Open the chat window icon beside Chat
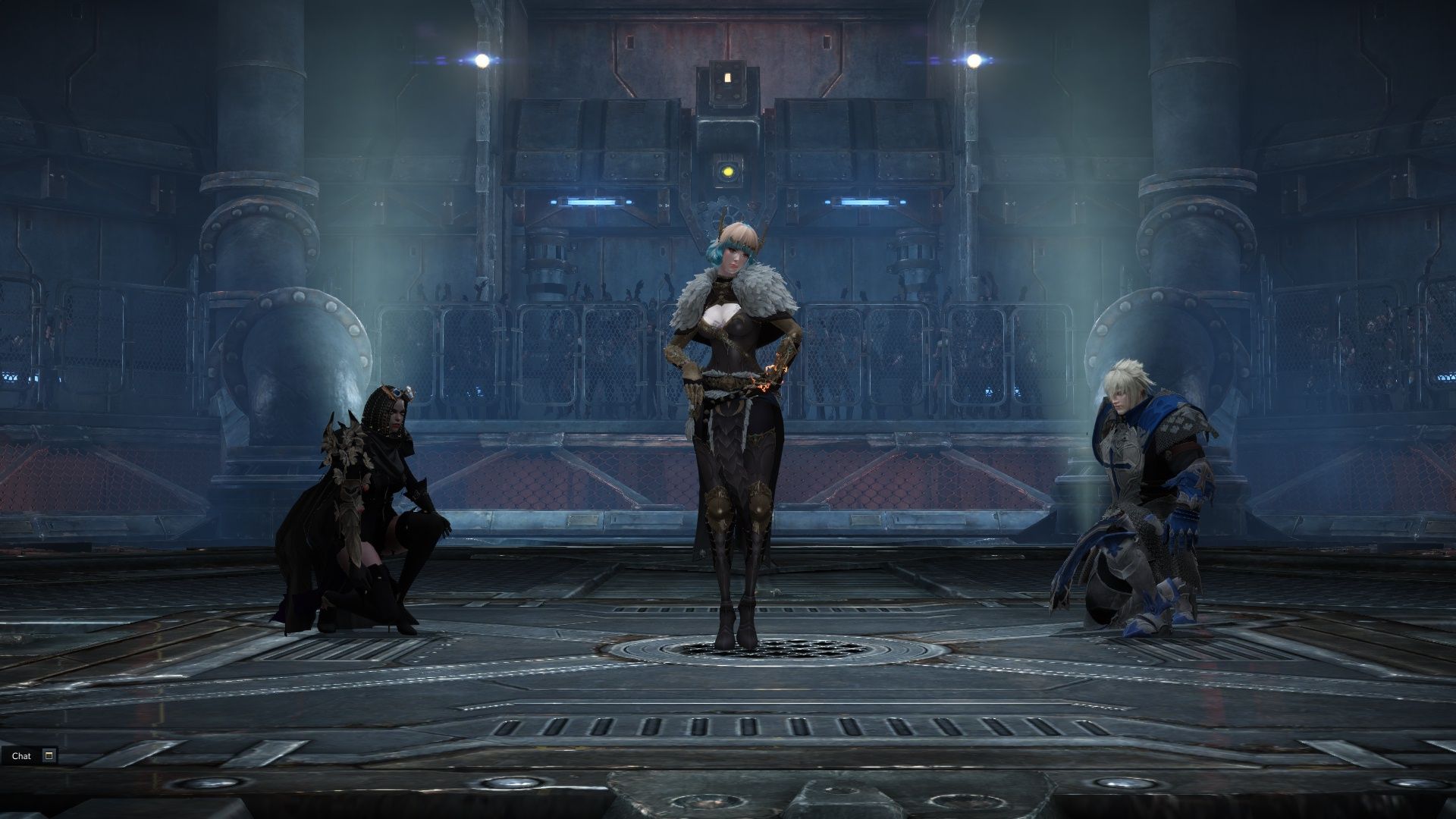The width and height of the screenshot is (1456, 819). tap(47, 756)
